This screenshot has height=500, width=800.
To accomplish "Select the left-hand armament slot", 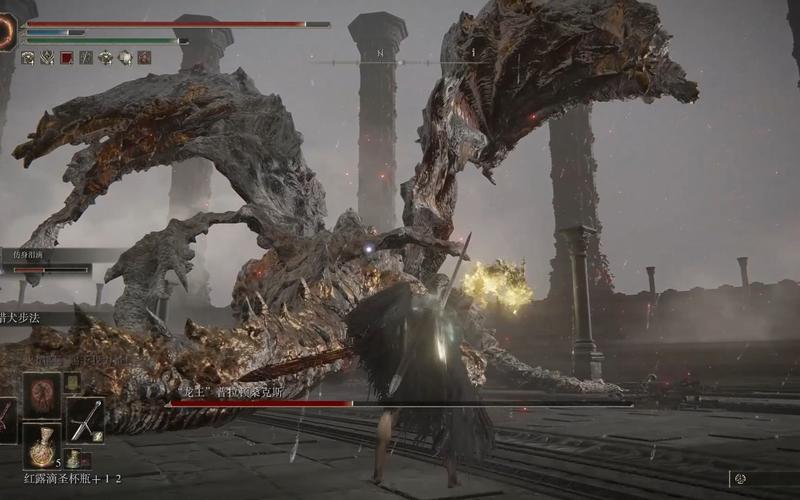I will [x=5, y=418].
